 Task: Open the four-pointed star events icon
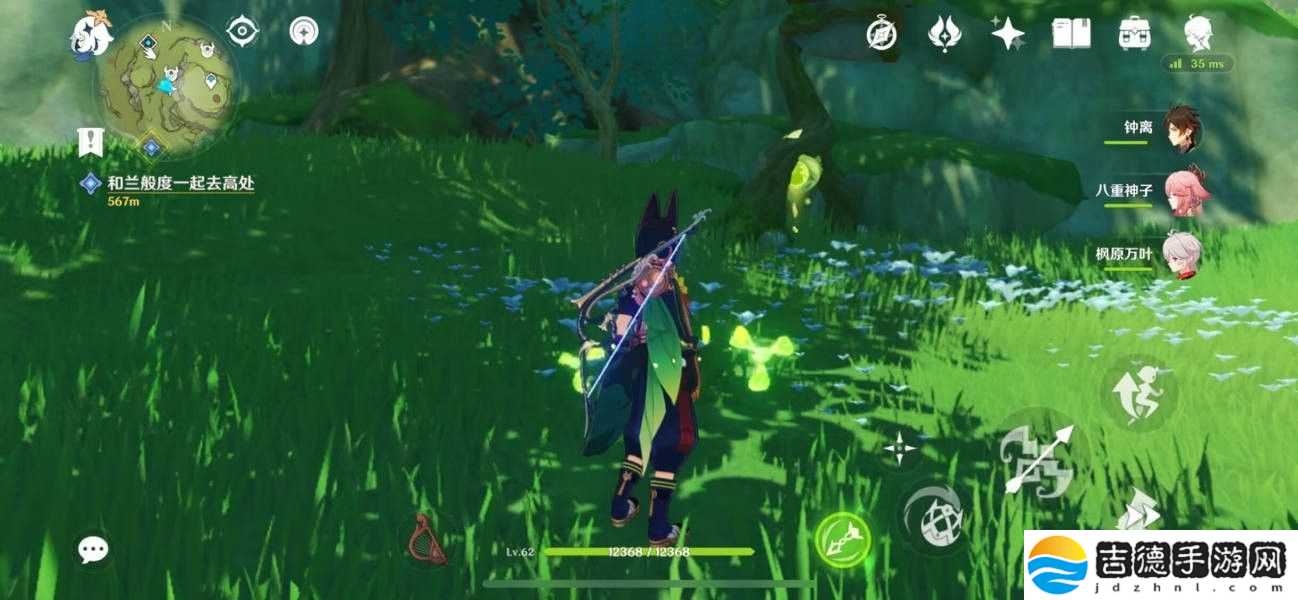pos(1007,34)
